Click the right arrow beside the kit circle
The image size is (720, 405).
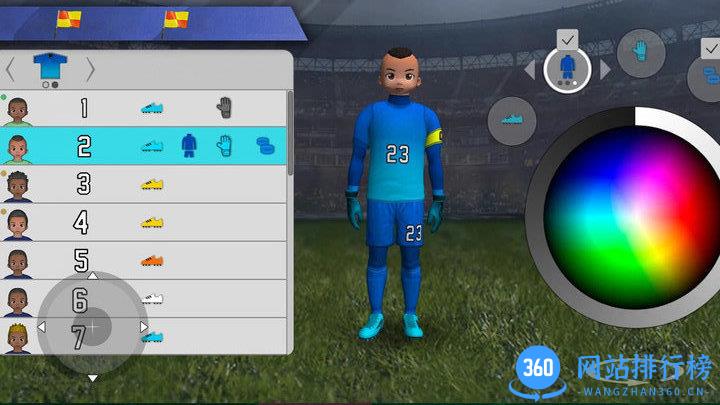click(605, 70)
